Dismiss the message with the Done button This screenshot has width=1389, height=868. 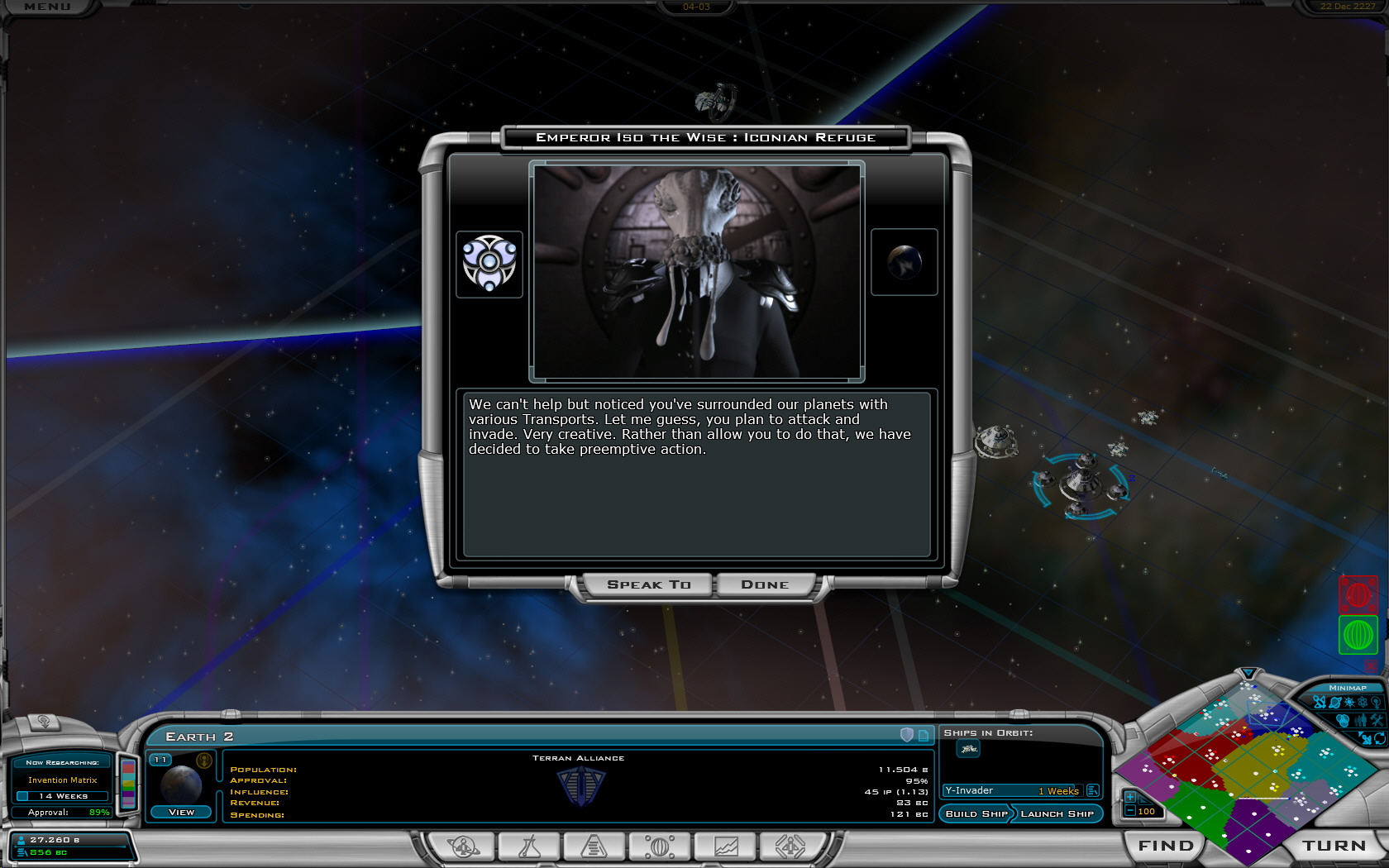[x=765, y=584]
